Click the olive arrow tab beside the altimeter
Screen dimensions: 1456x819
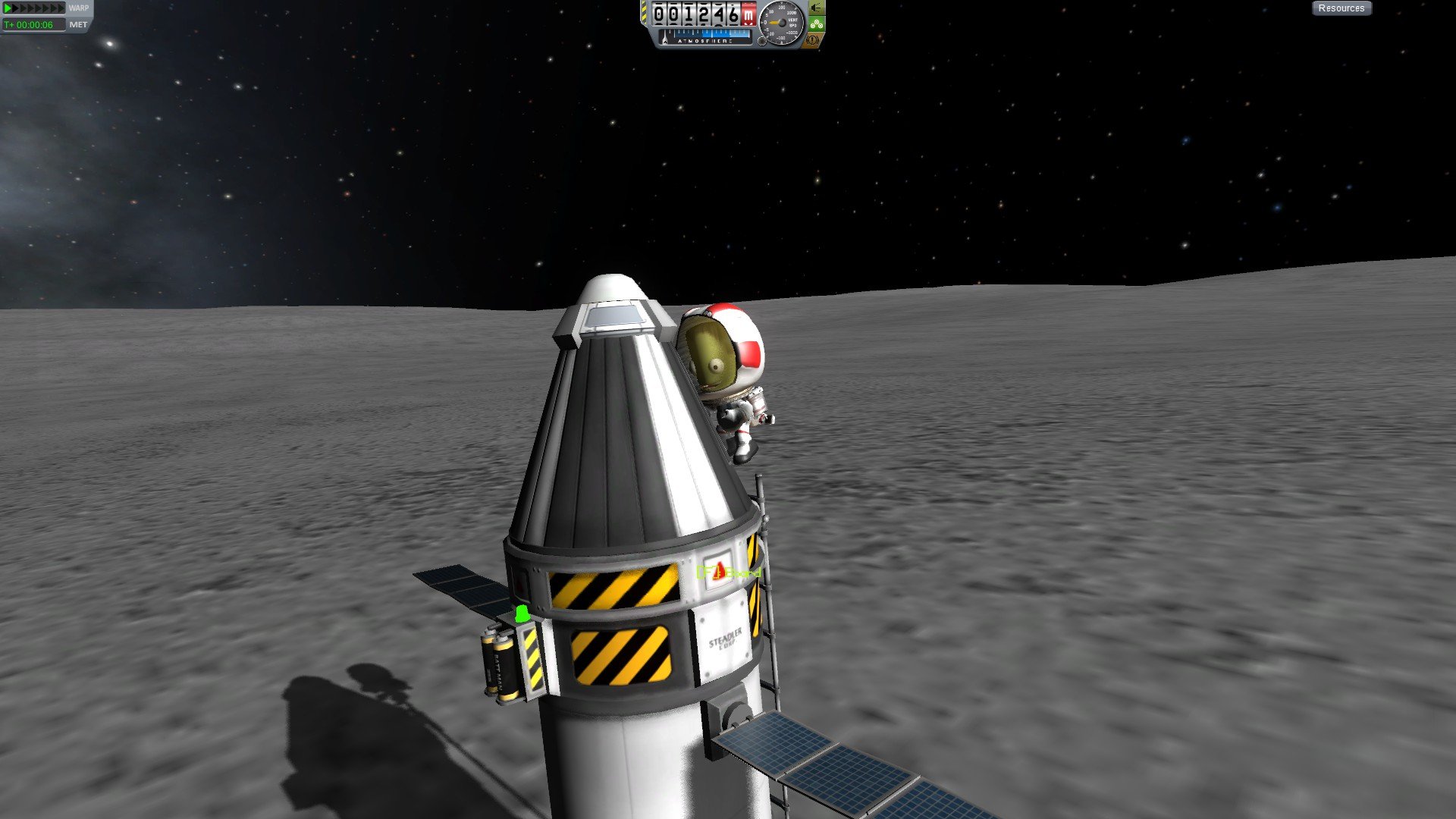pyautogui.click(x=816, y=8)
